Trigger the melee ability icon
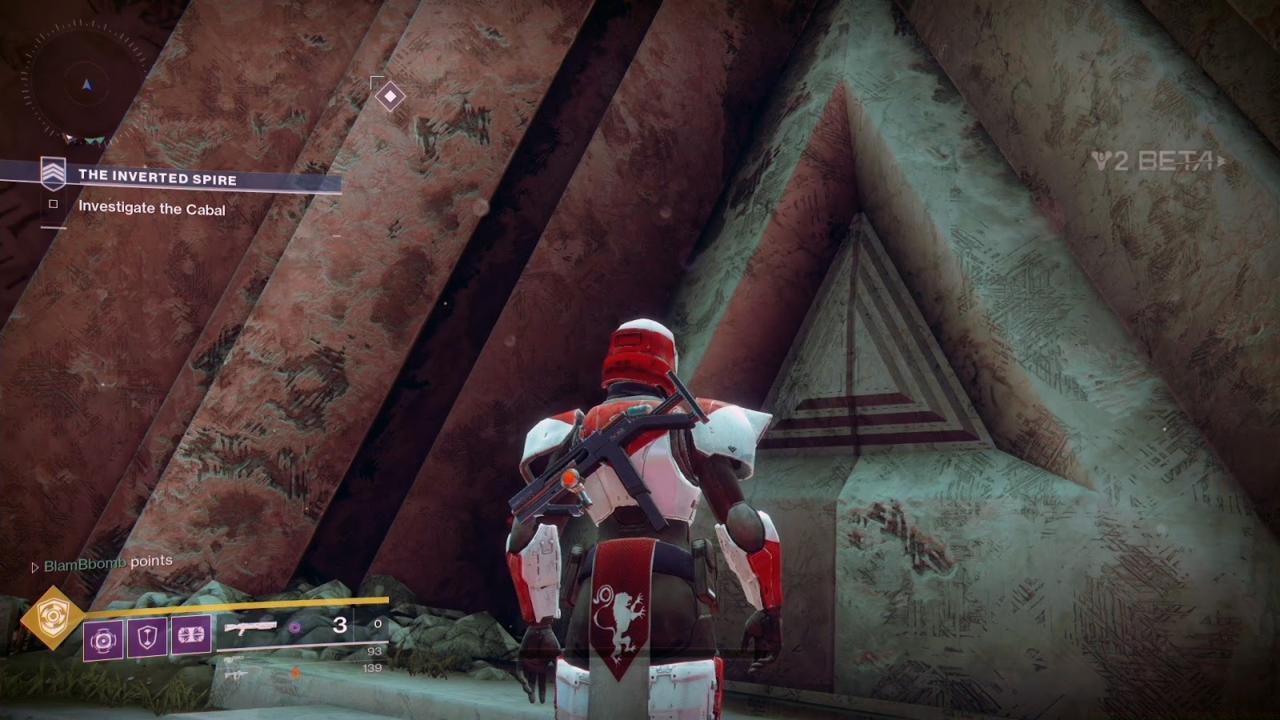Screen dimensions: 1280x720 (x=191, y=636)
